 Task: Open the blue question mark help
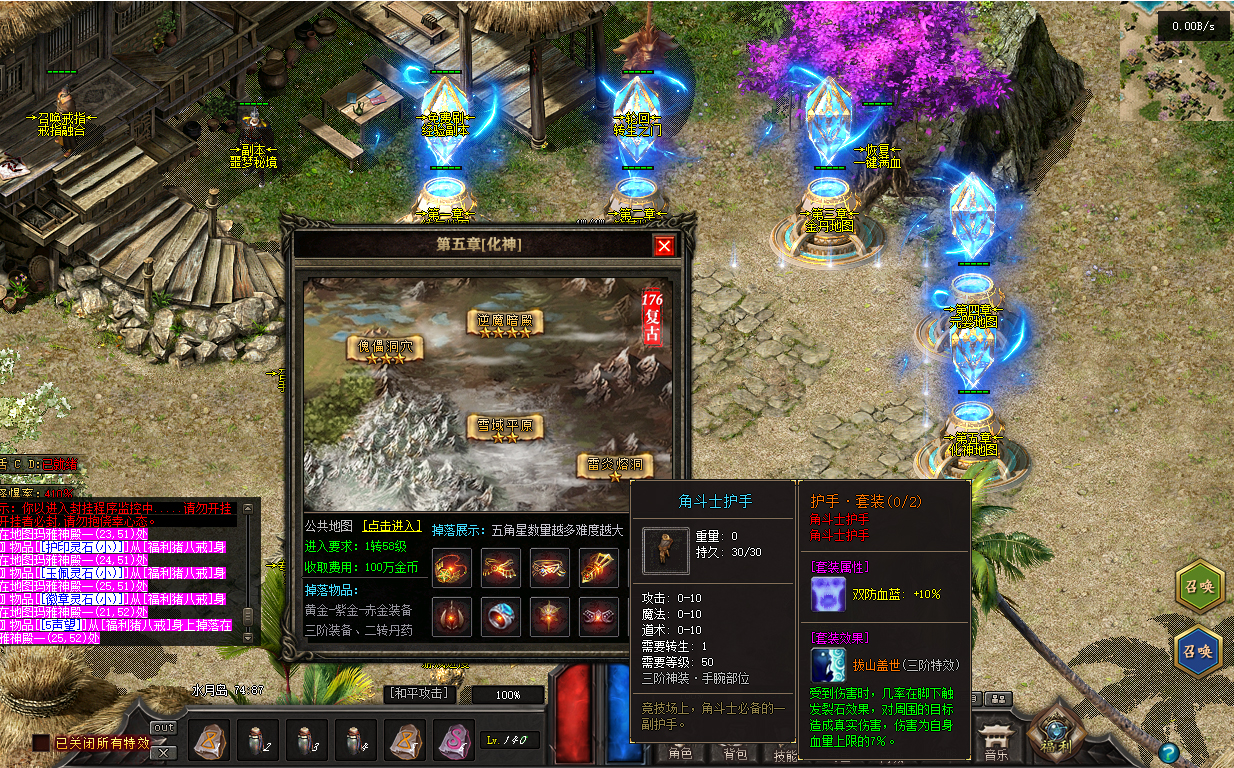1168,753
